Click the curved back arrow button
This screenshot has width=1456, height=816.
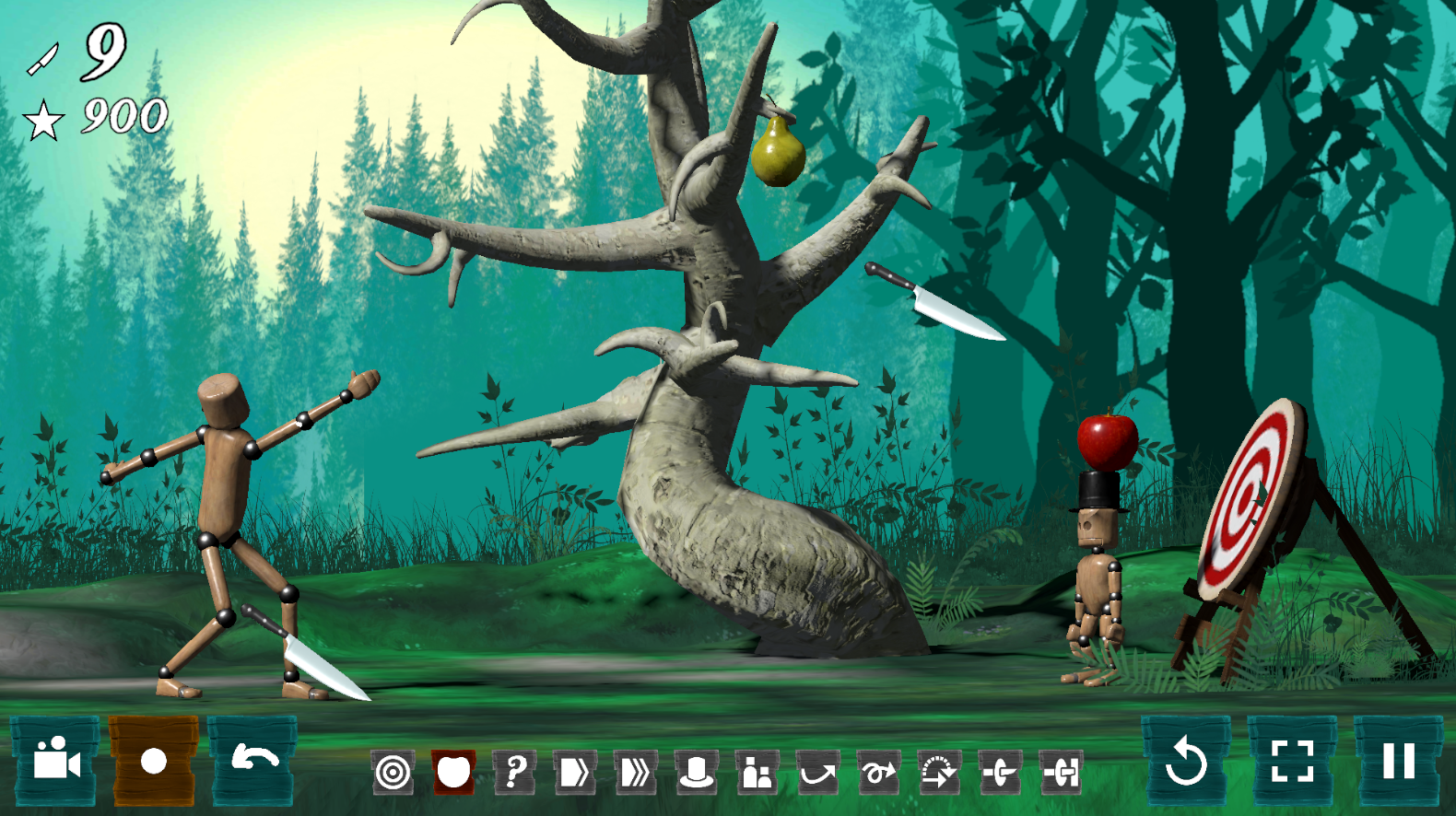click(x=254, y=761)
